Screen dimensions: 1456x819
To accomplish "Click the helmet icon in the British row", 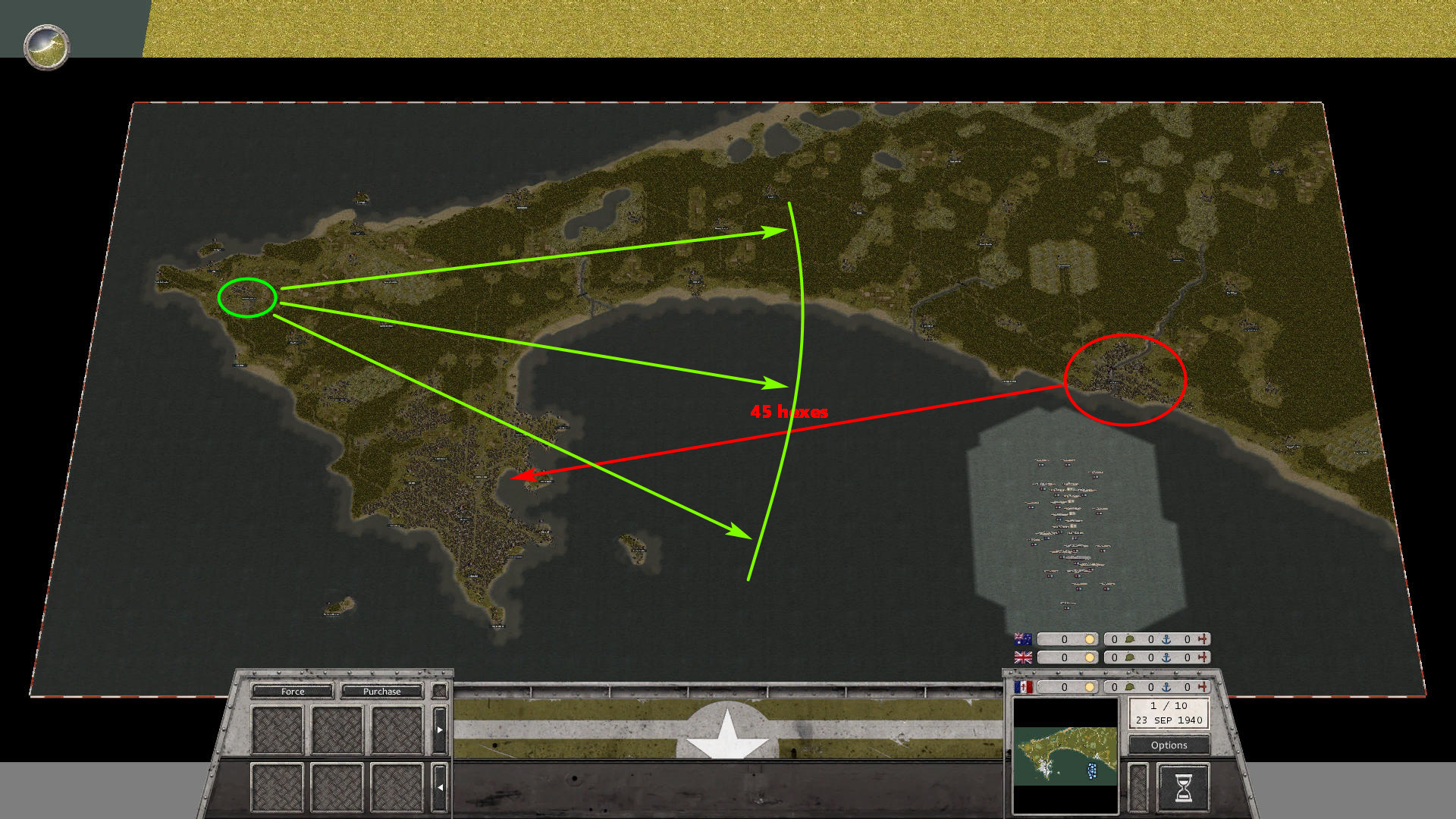I will [x=1129, y=657].
